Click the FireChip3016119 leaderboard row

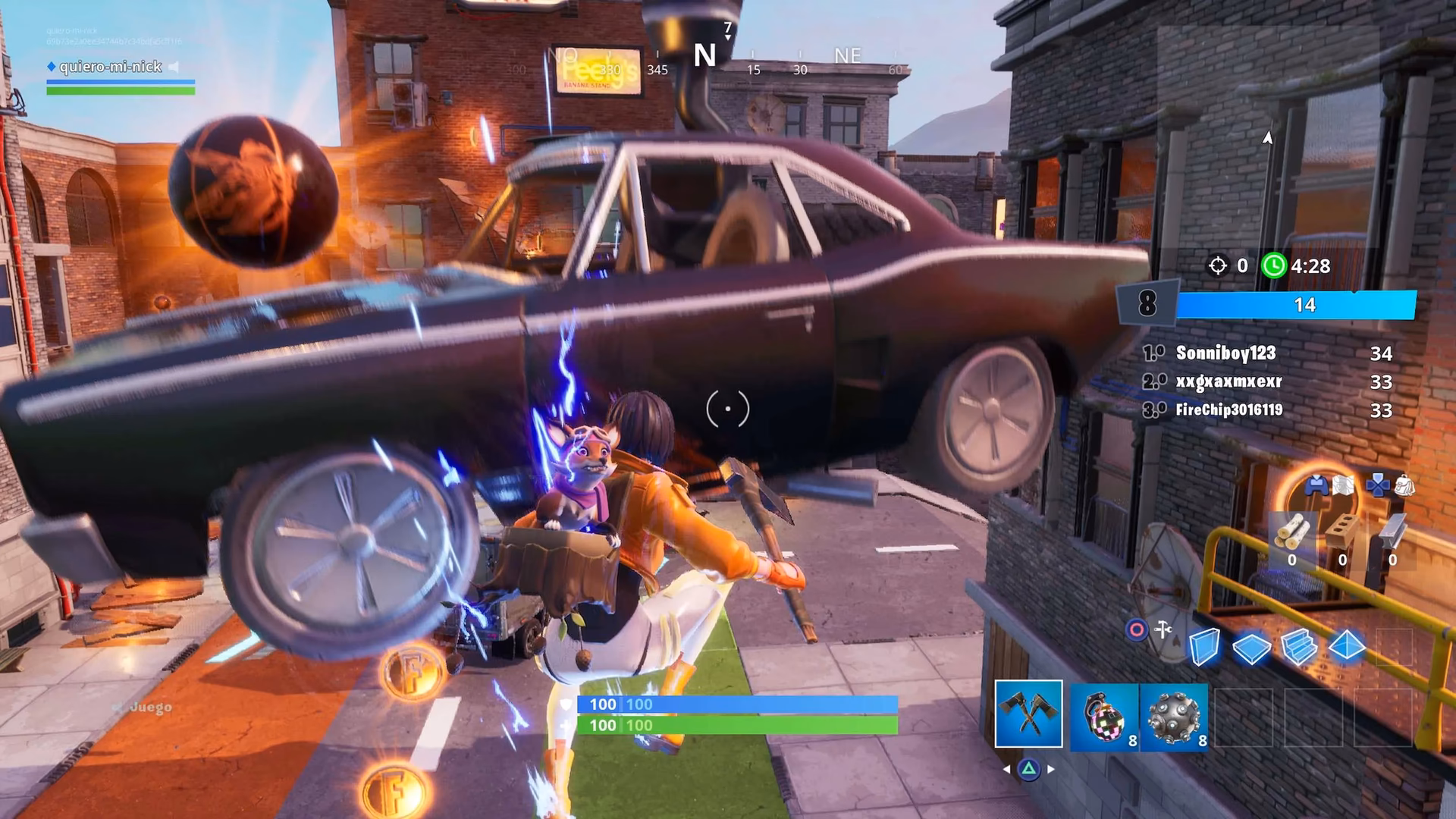click(1266, 410)
